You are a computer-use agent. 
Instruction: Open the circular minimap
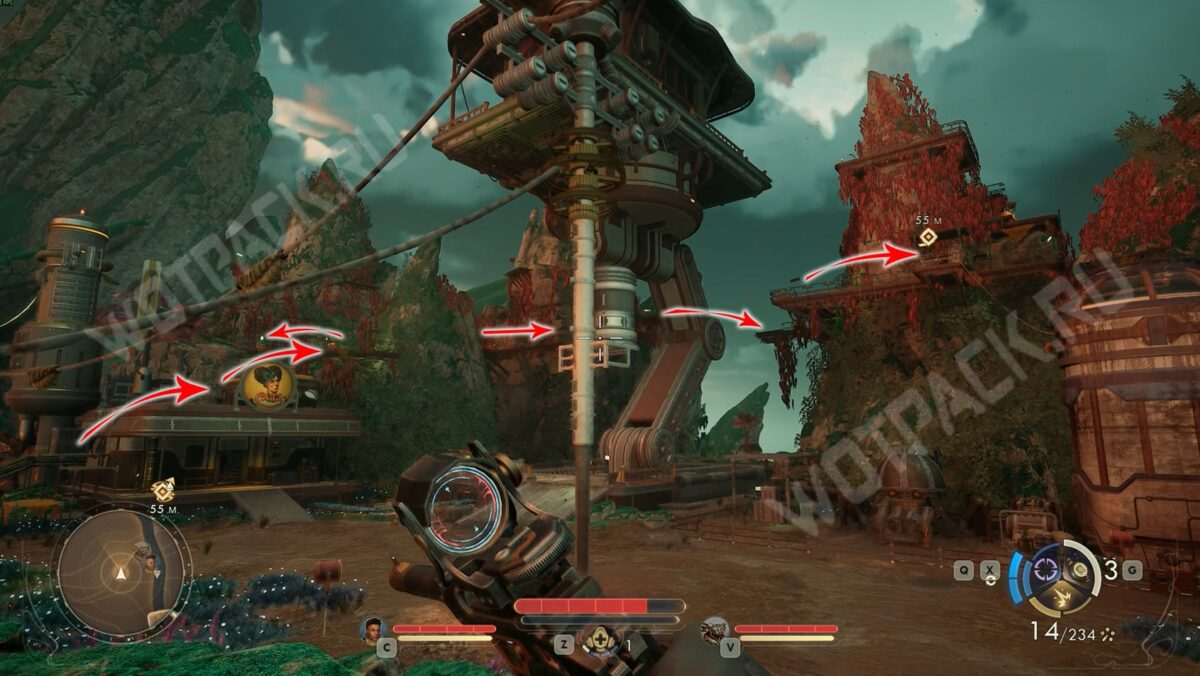click(121, 572)
